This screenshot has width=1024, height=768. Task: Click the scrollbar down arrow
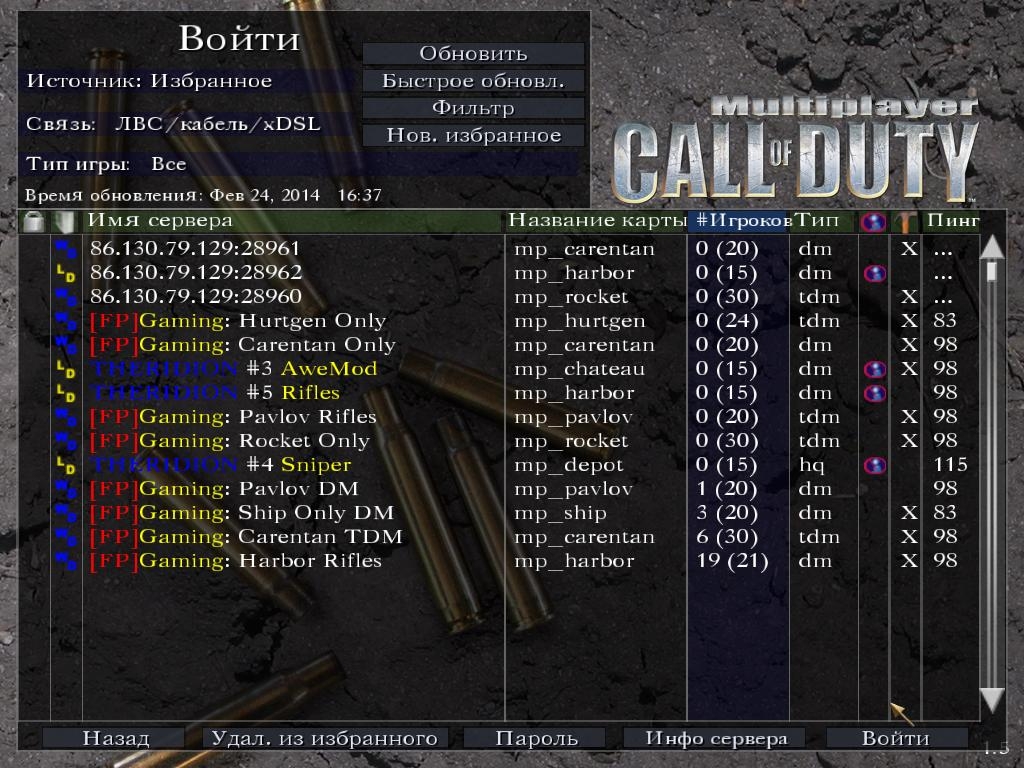[991, 700]
